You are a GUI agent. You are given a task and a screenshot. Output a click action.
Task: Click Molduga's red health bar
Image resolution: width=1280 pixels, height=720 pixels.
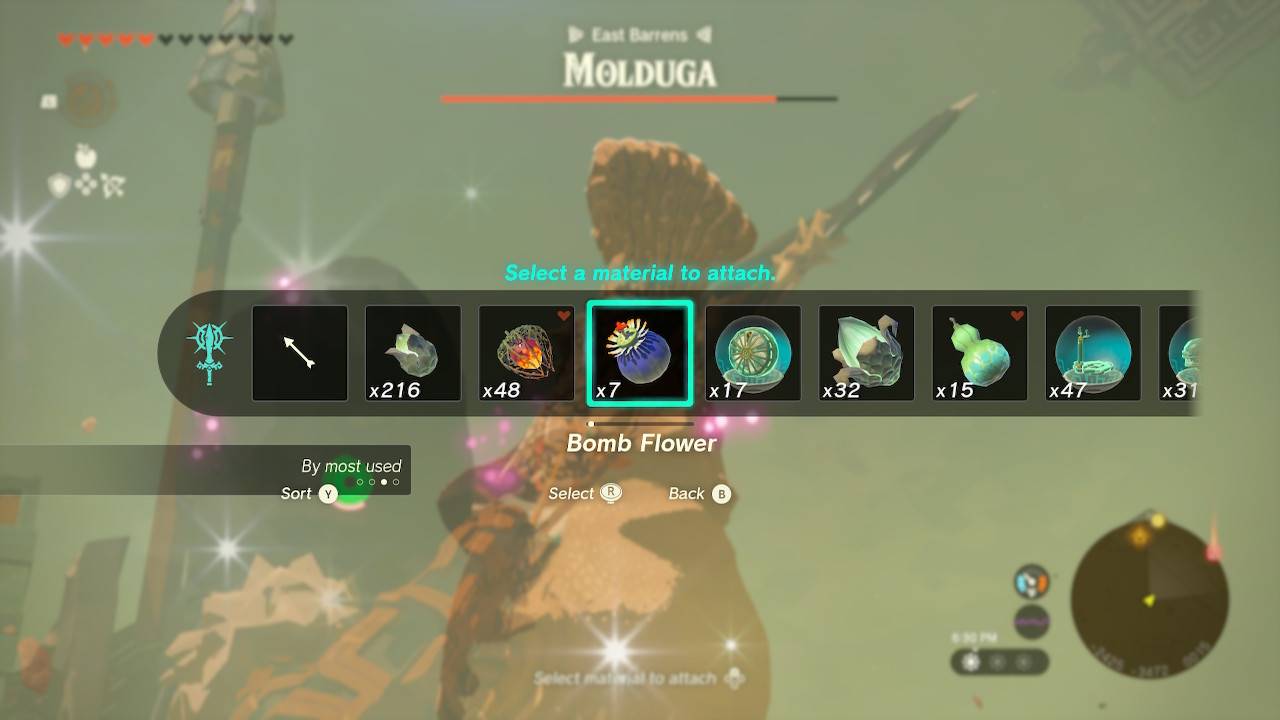607,99
